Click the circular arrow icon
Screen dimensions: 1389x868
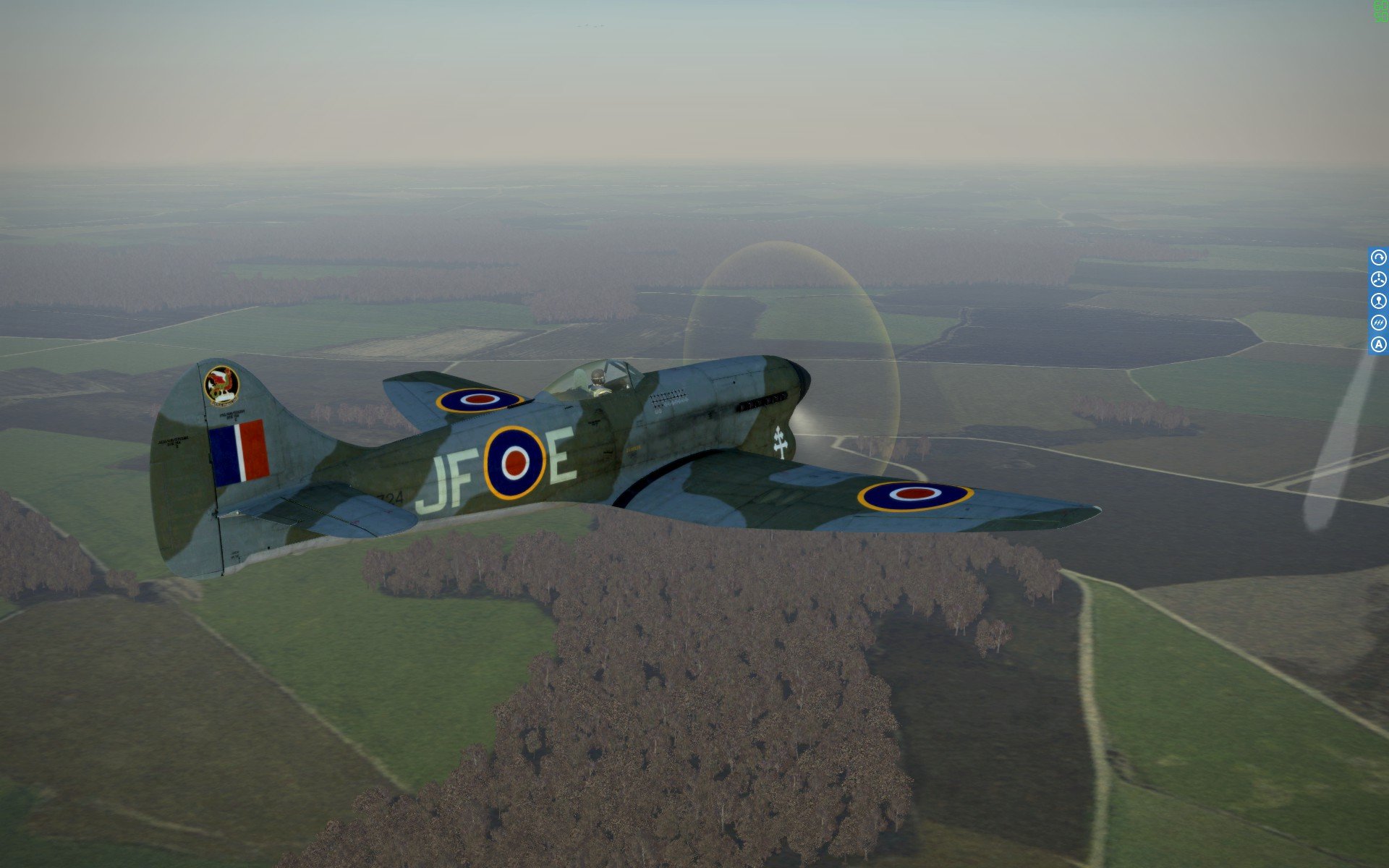coord(1378,258)
